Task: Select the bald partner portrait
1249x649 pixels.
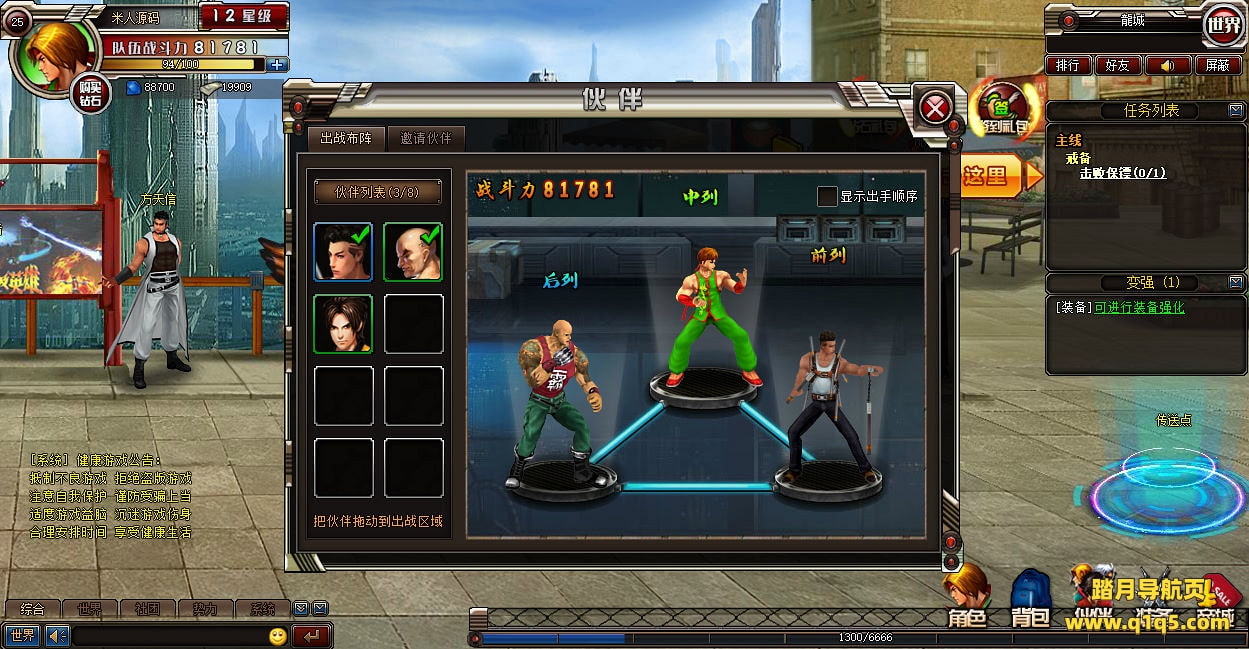Action: tap(413, 251)
